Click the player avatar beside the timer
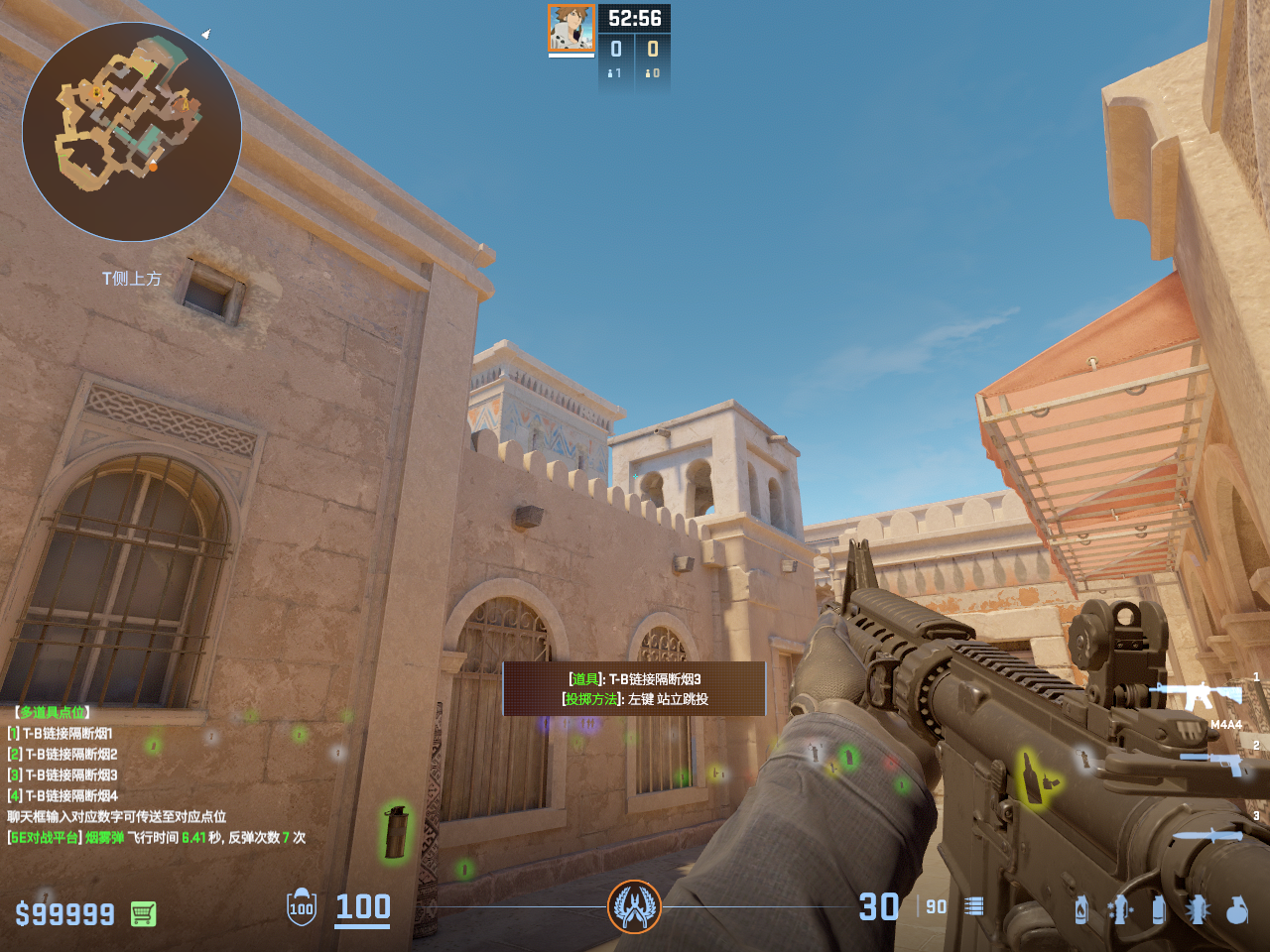1270x952 pixels. pyautogui.click(x=571, y=29)
